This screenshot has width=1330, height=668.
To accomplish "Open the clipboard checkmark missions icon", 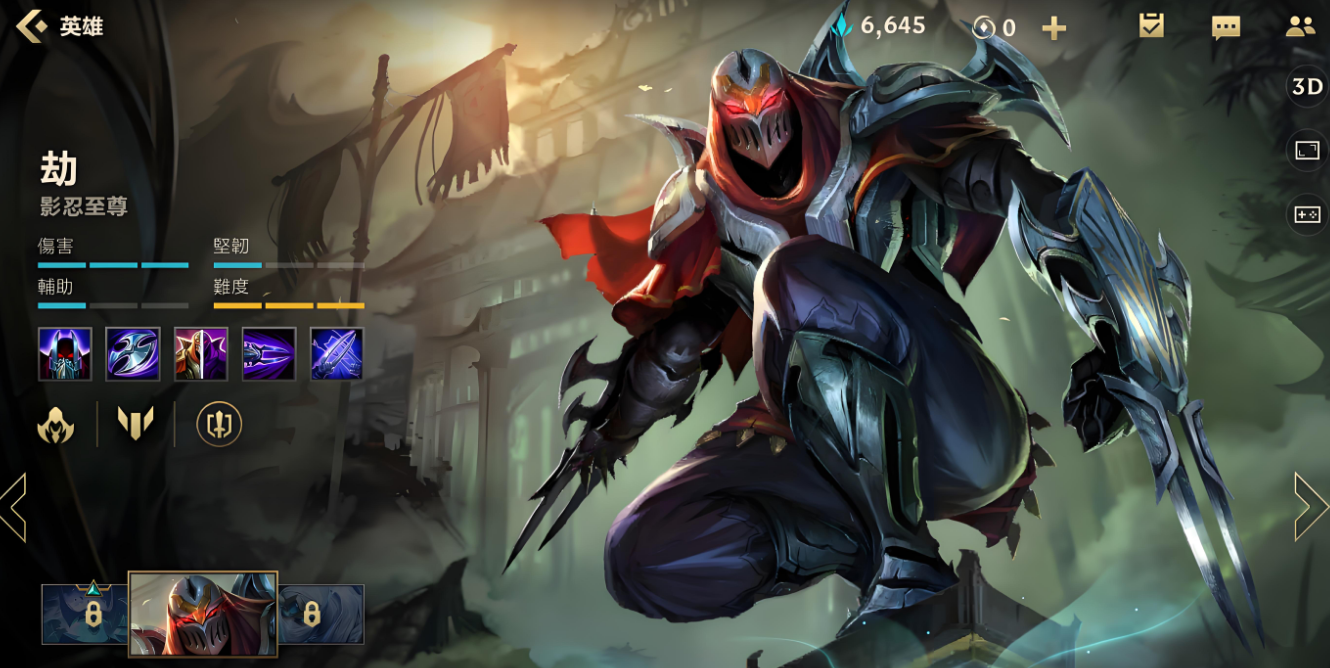I will (1151, 27).
